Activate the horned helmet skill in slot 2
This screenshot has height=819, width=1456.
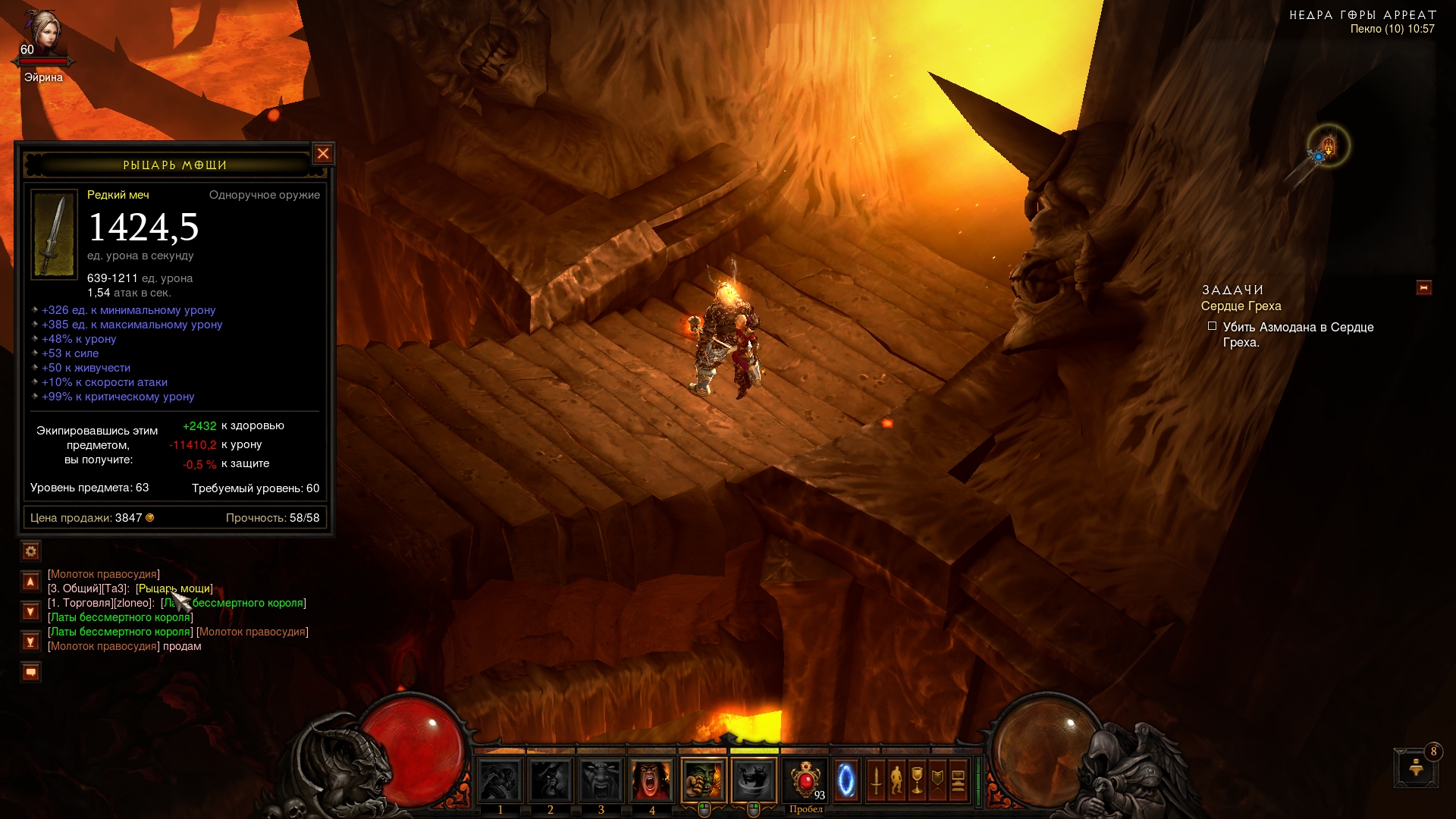coord(551,780)
